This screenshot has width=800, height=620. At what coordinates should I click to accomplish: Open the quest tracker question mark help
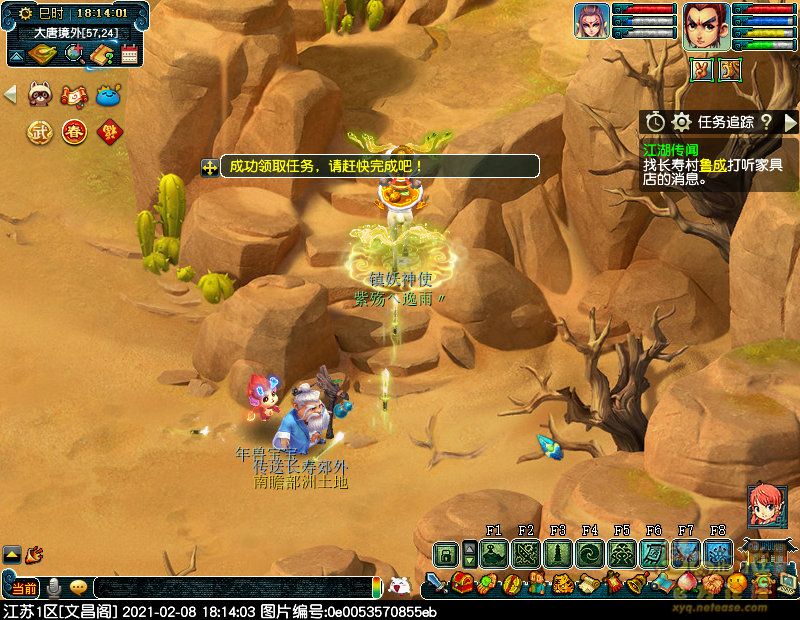(766, 122)
